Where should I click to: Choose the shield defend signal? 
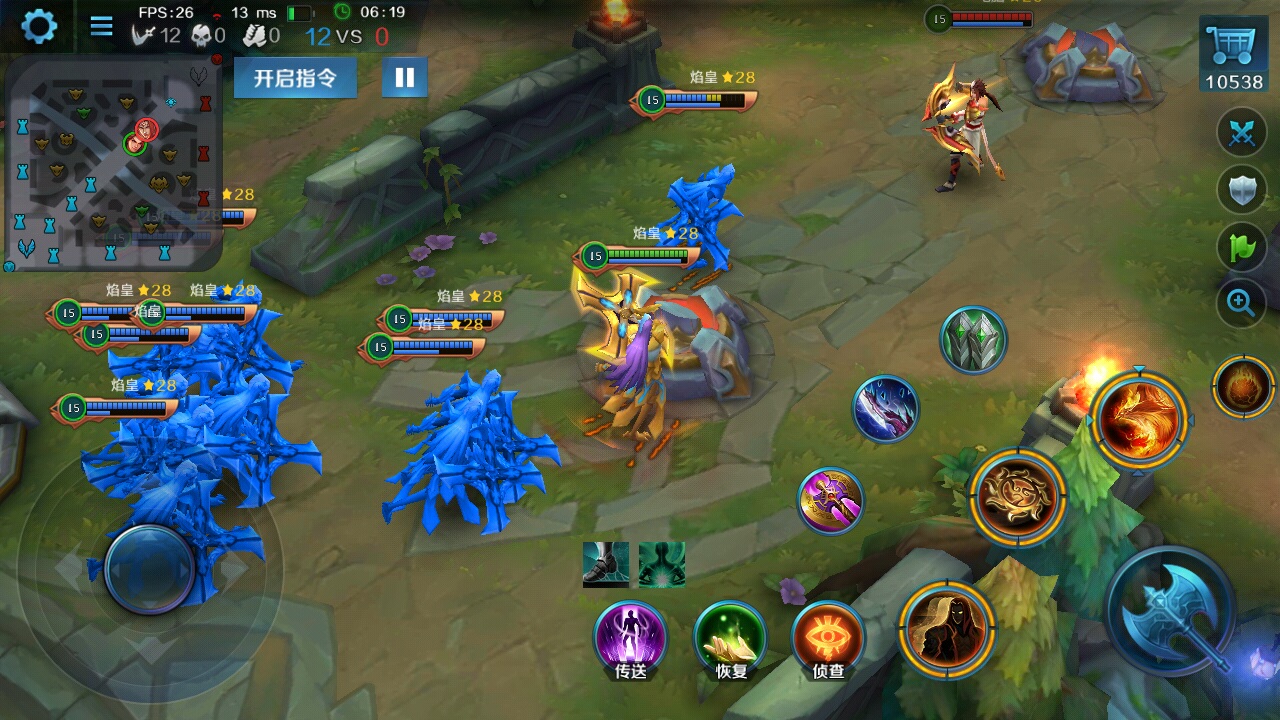(x=1241, y=188)
